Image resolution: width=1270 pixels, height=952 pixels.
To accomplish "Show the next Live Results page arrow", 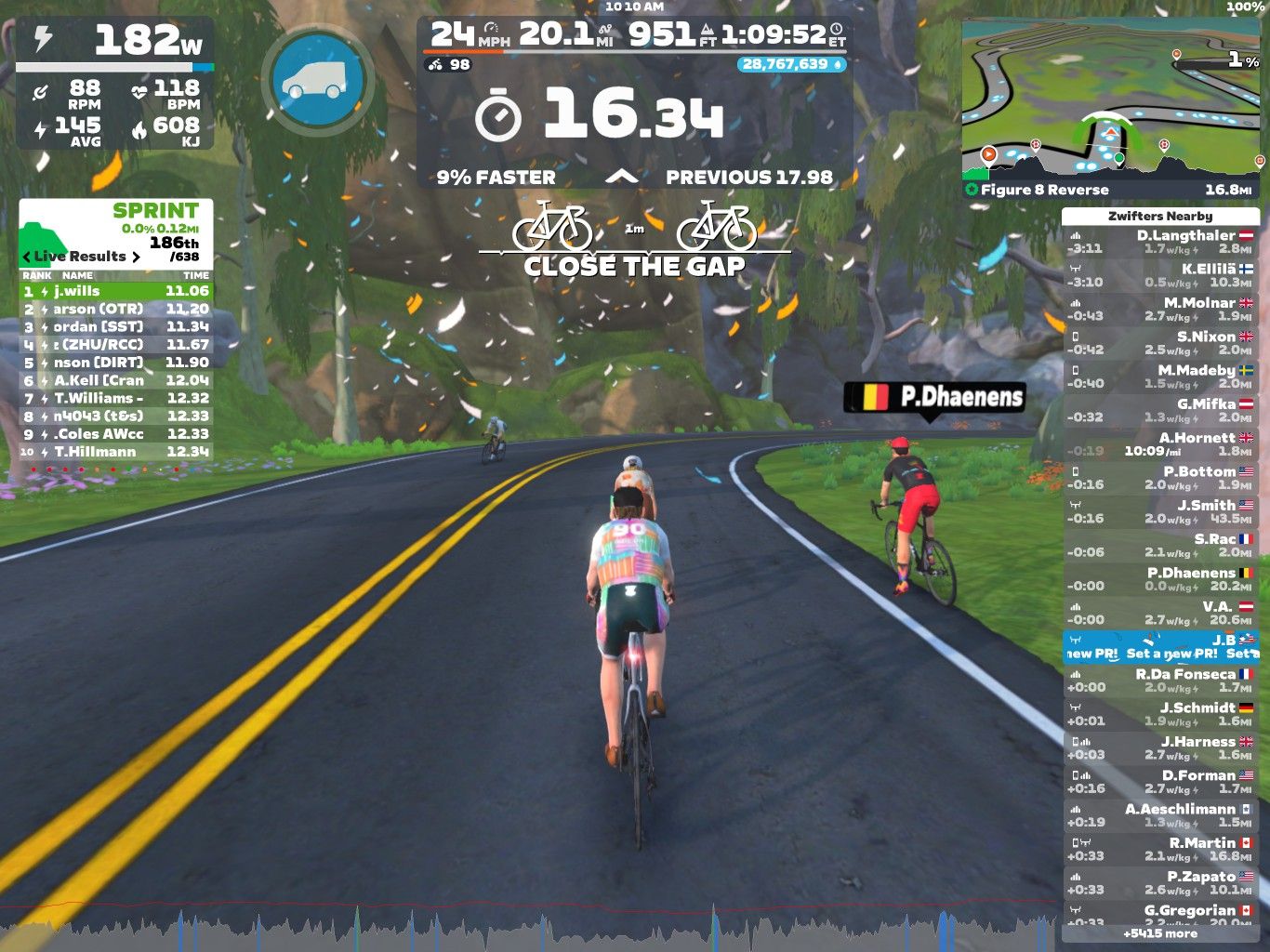I will (x=136, y=257).
